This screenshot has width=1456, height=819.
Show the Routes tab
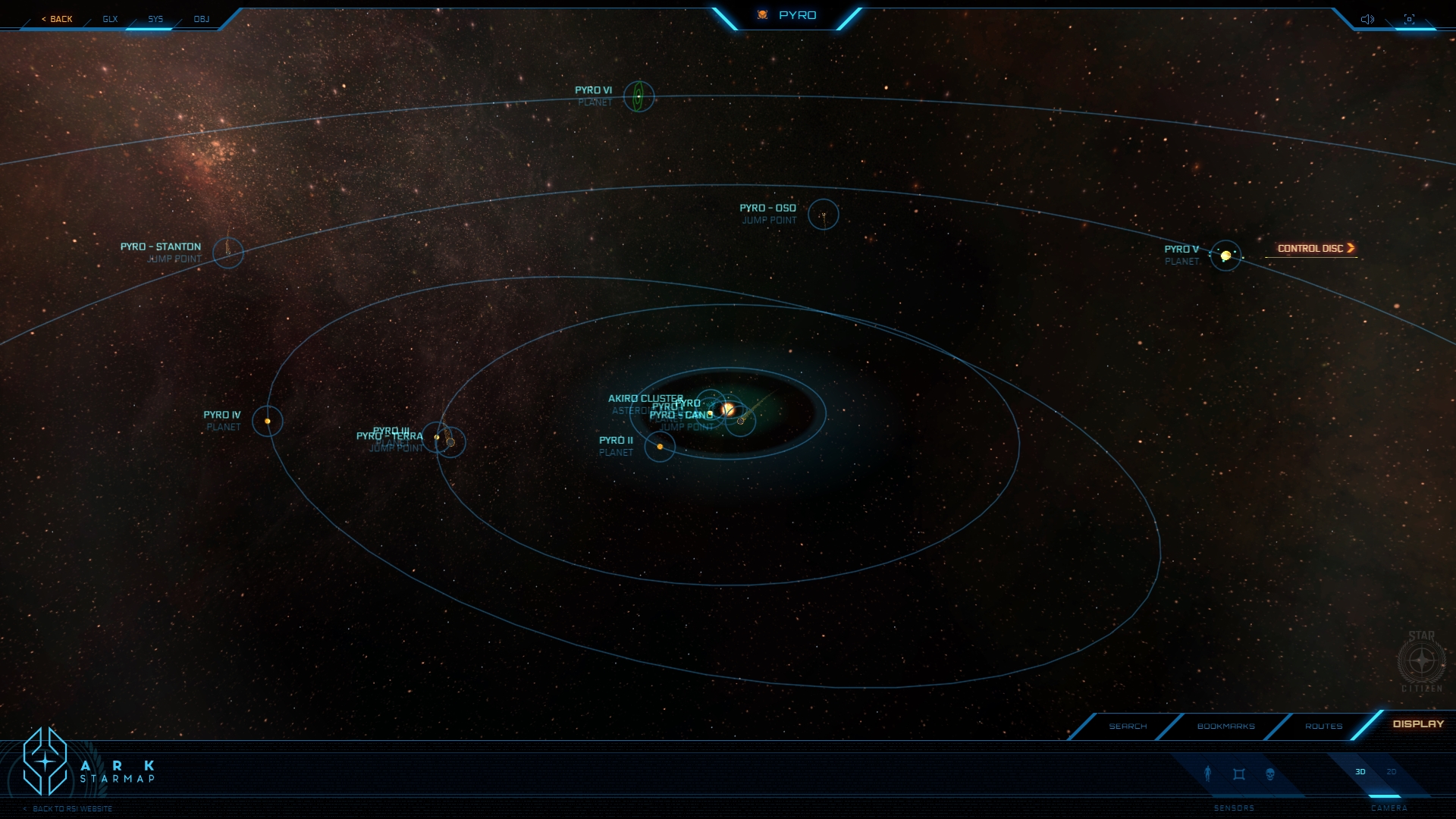click(1323, 726)
